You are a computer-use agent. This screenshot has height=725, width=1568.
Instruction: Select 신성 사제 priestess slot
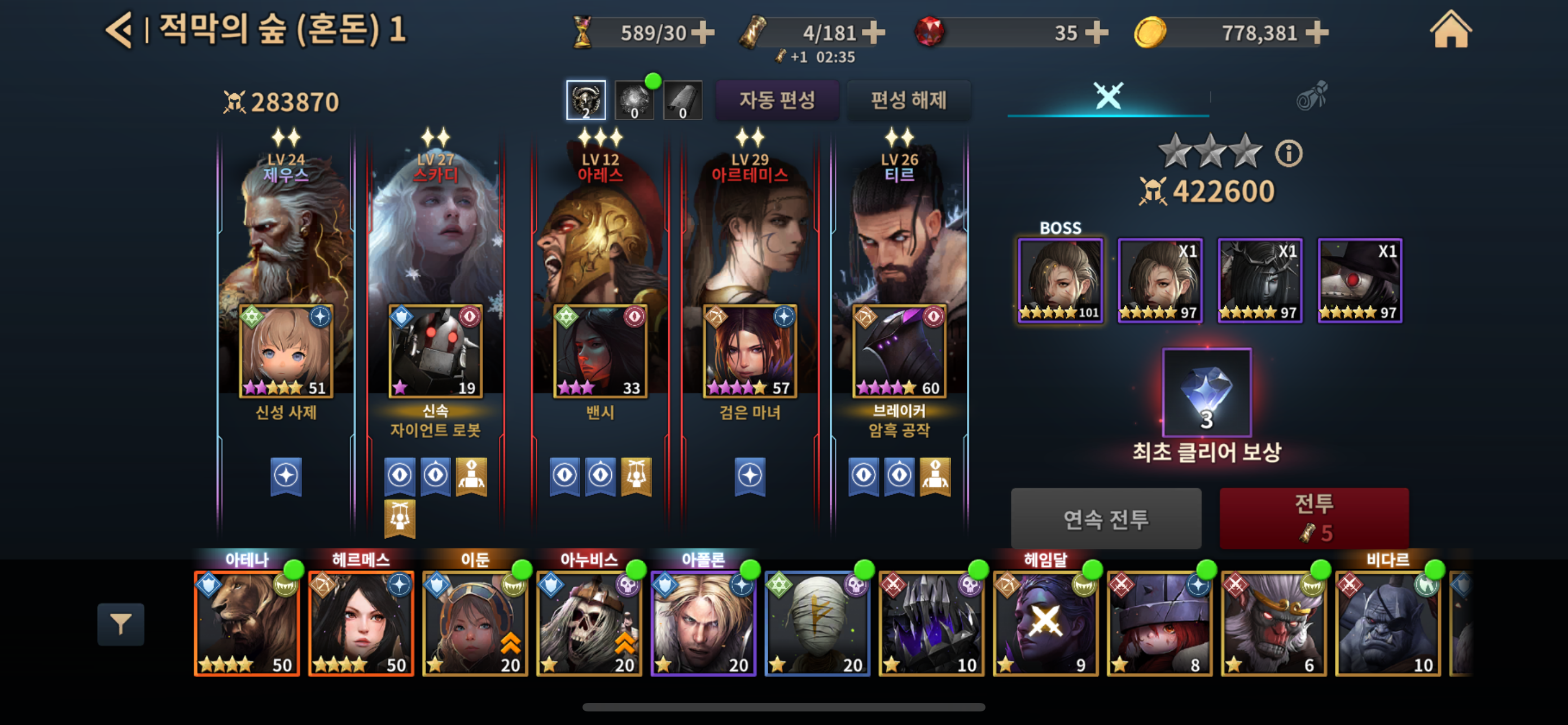click(x=286, y=352)
